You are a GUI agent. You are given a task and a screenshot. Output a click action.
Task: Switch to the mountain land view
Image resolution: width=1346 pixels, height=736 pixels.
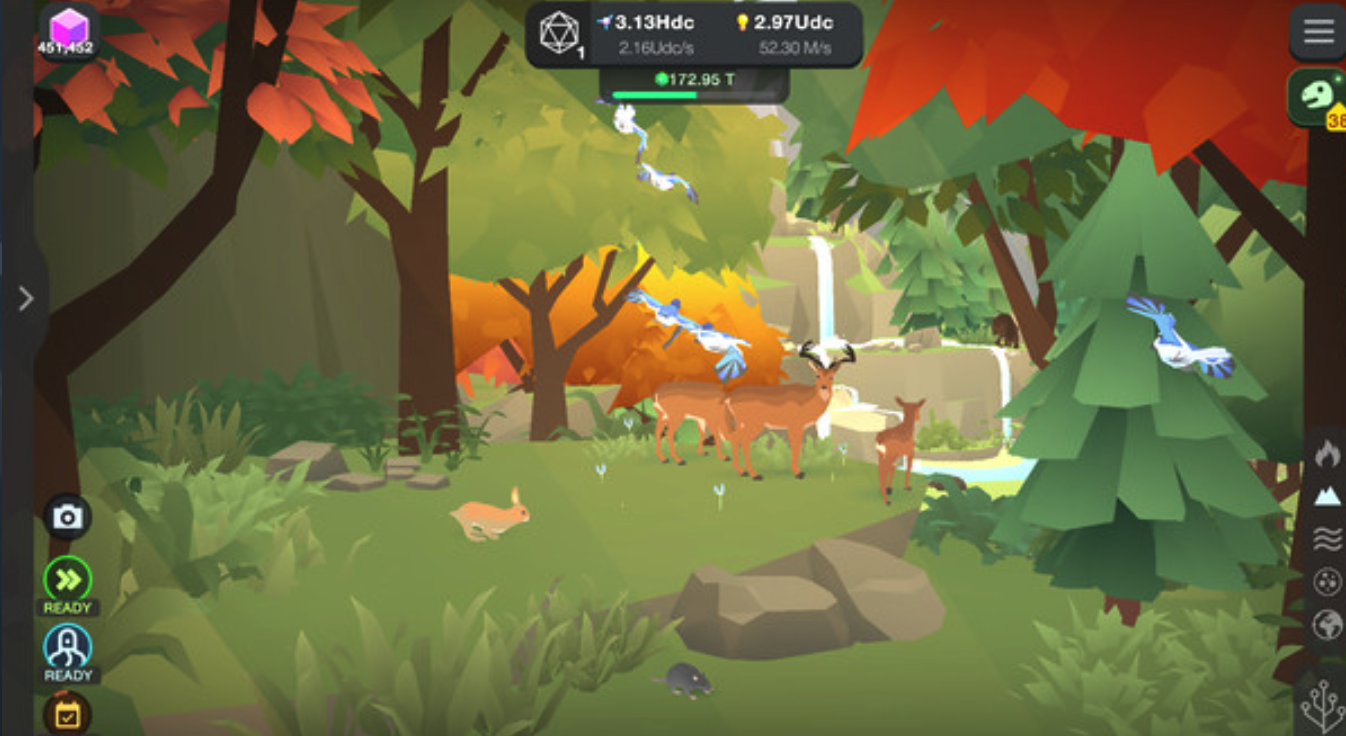[x=1327, y=495]
